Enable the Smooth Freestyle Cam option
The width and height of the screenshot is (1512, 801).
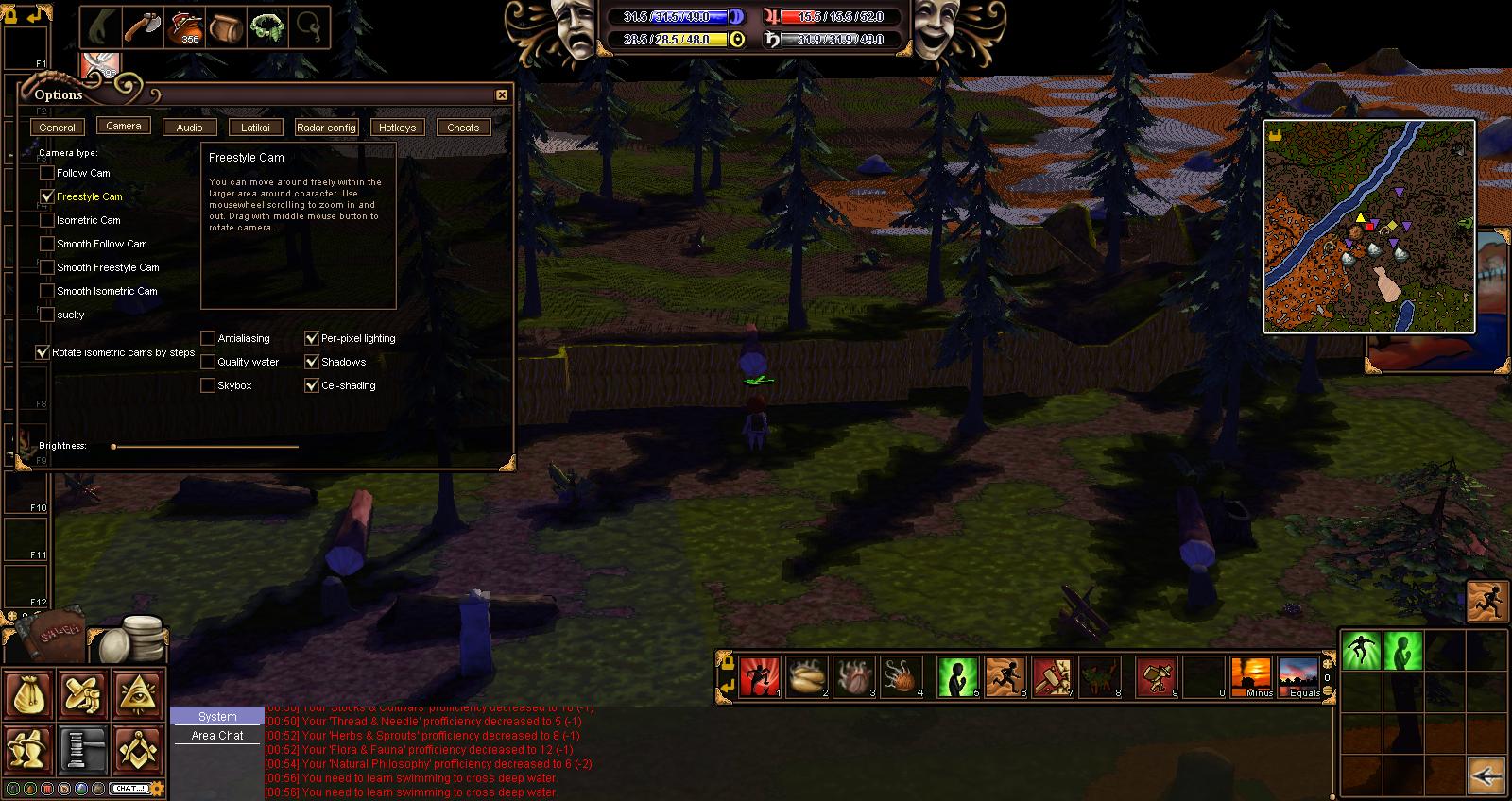47,268
